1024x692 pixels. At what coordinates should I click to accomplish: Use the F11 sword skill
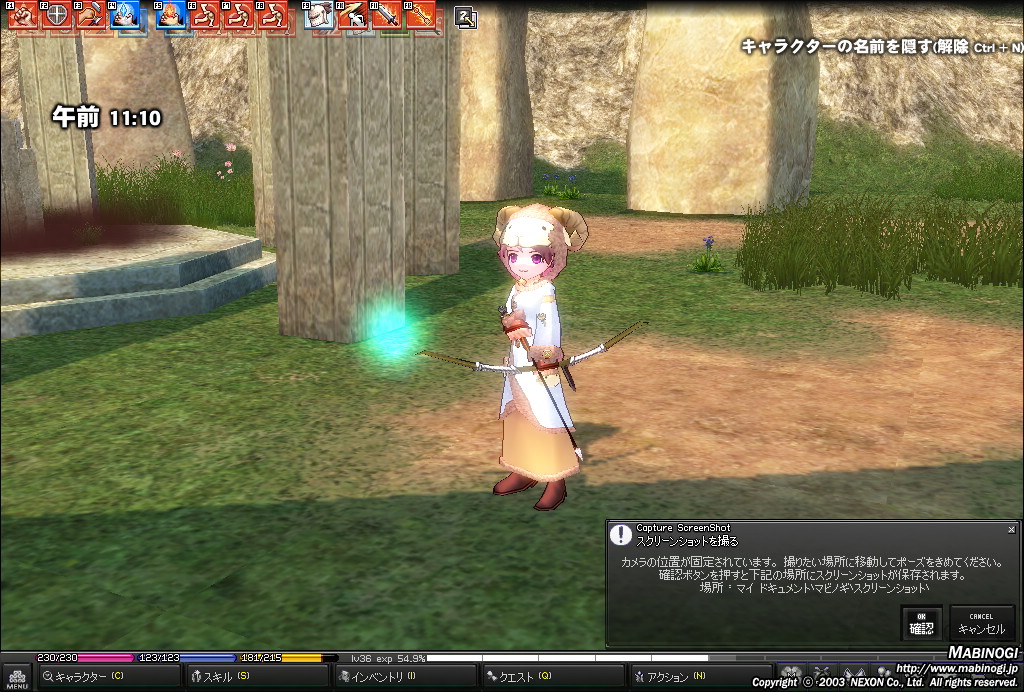tap(385, 15)
